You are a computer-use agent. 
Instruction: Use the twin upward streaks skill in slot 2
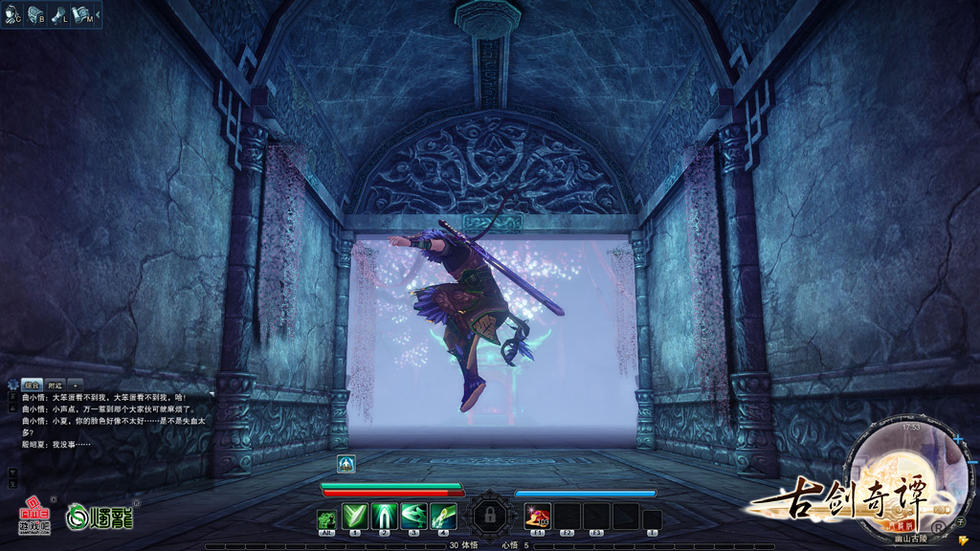pos(384,516)
